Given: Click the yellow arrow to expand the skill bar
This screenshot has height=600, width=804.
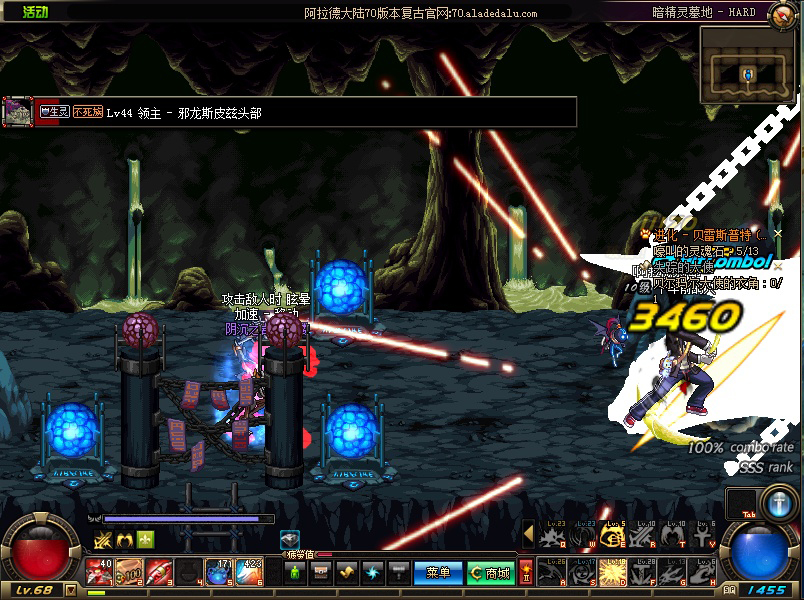Looking at the screenshot, I should tap(529, 537).
